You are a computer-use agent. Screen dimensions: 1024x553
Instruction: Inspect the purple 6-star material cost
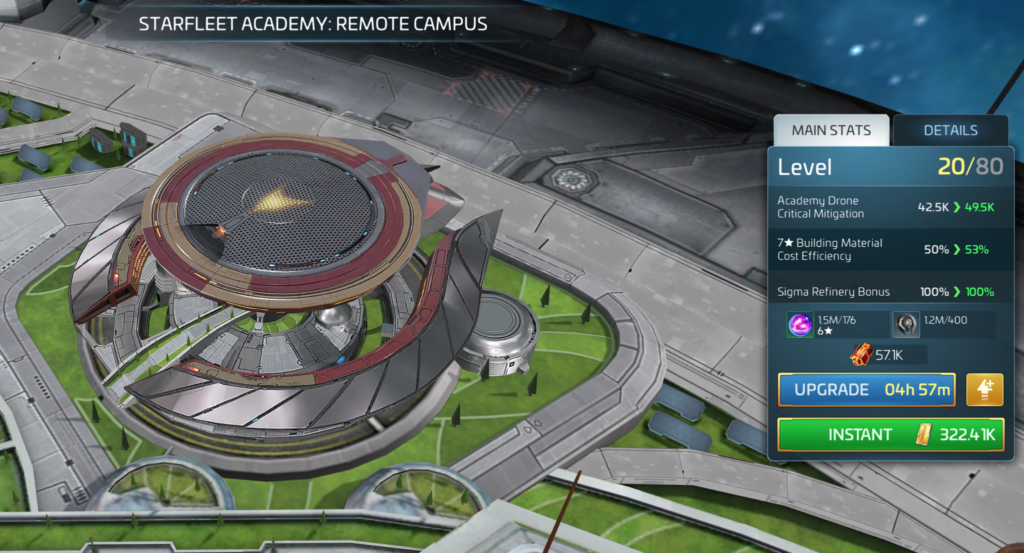pos(800,324)
